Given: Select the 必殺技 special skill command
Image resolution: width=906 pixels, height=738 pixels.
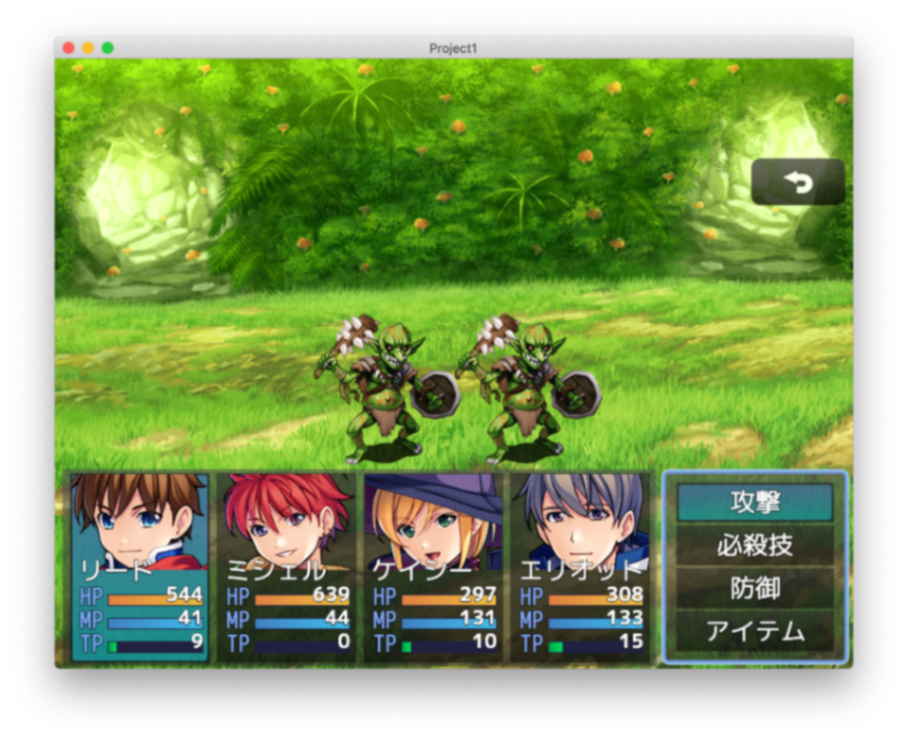Looking at the screenshot, I should (755, 545).
